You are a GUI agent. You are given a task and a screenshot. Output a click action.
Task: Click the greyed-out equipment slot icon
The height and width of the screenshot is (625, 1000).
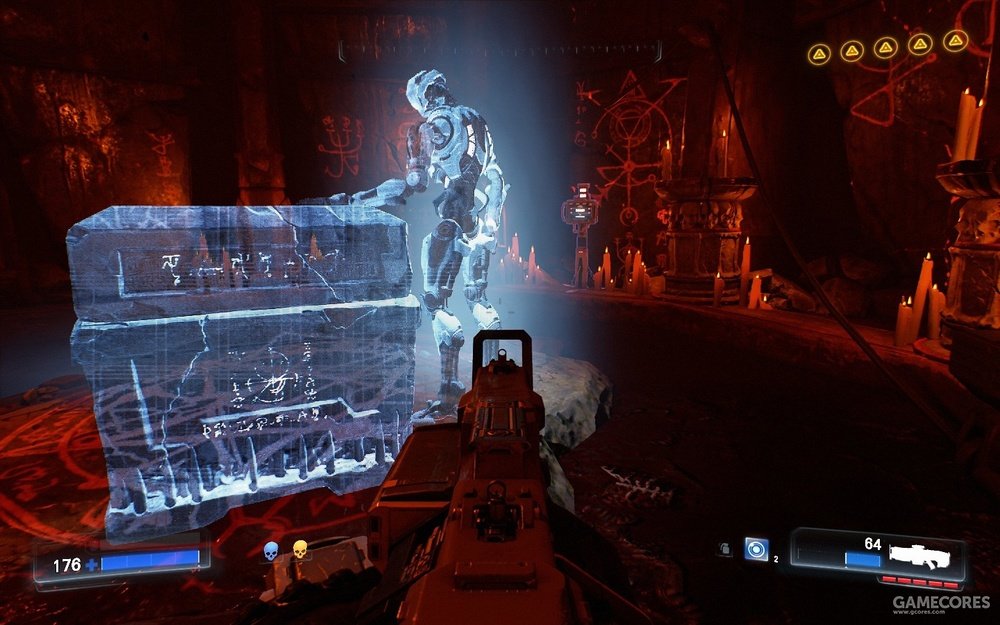point(723,549)
